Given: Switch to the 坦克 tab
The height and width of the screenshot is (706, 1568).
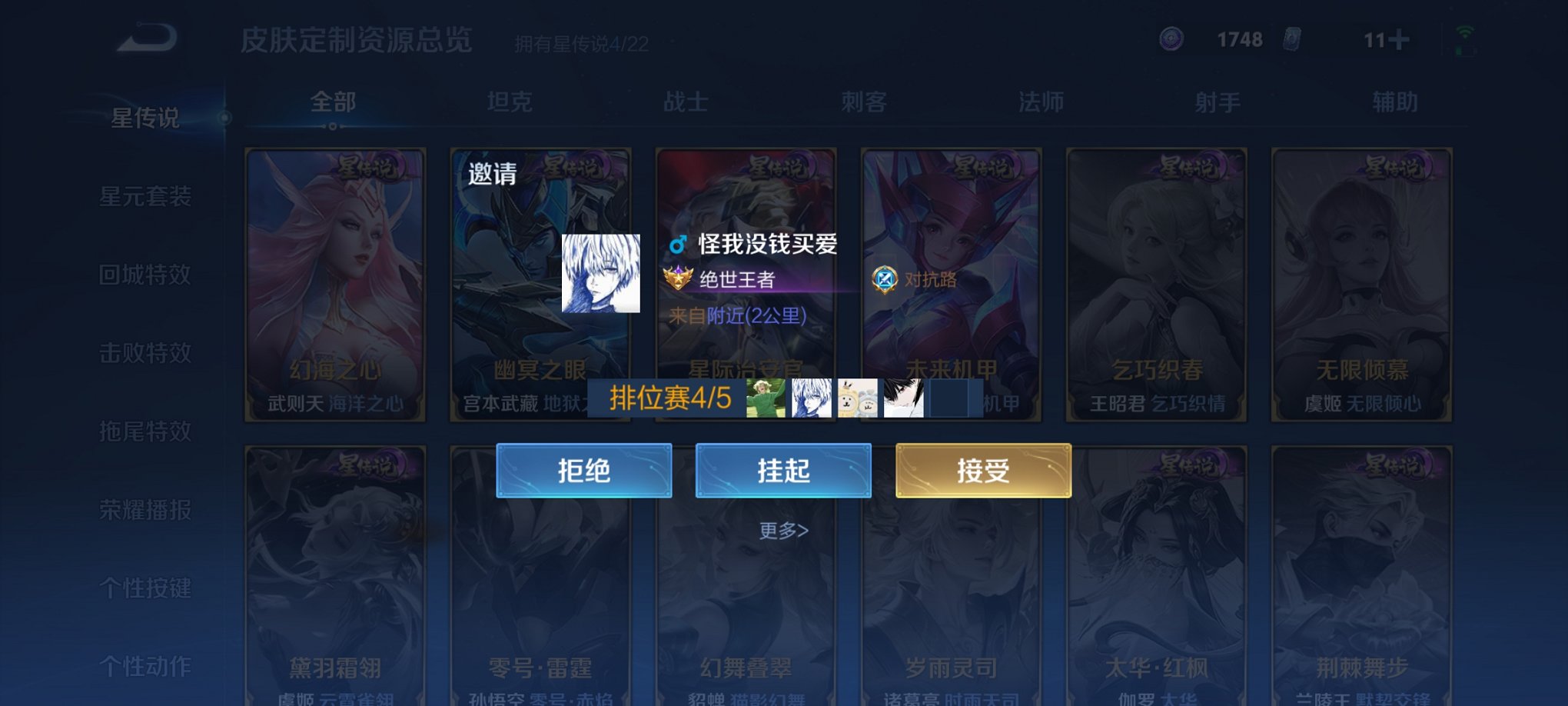Looking at the screenshot, I should click(510, 101).
